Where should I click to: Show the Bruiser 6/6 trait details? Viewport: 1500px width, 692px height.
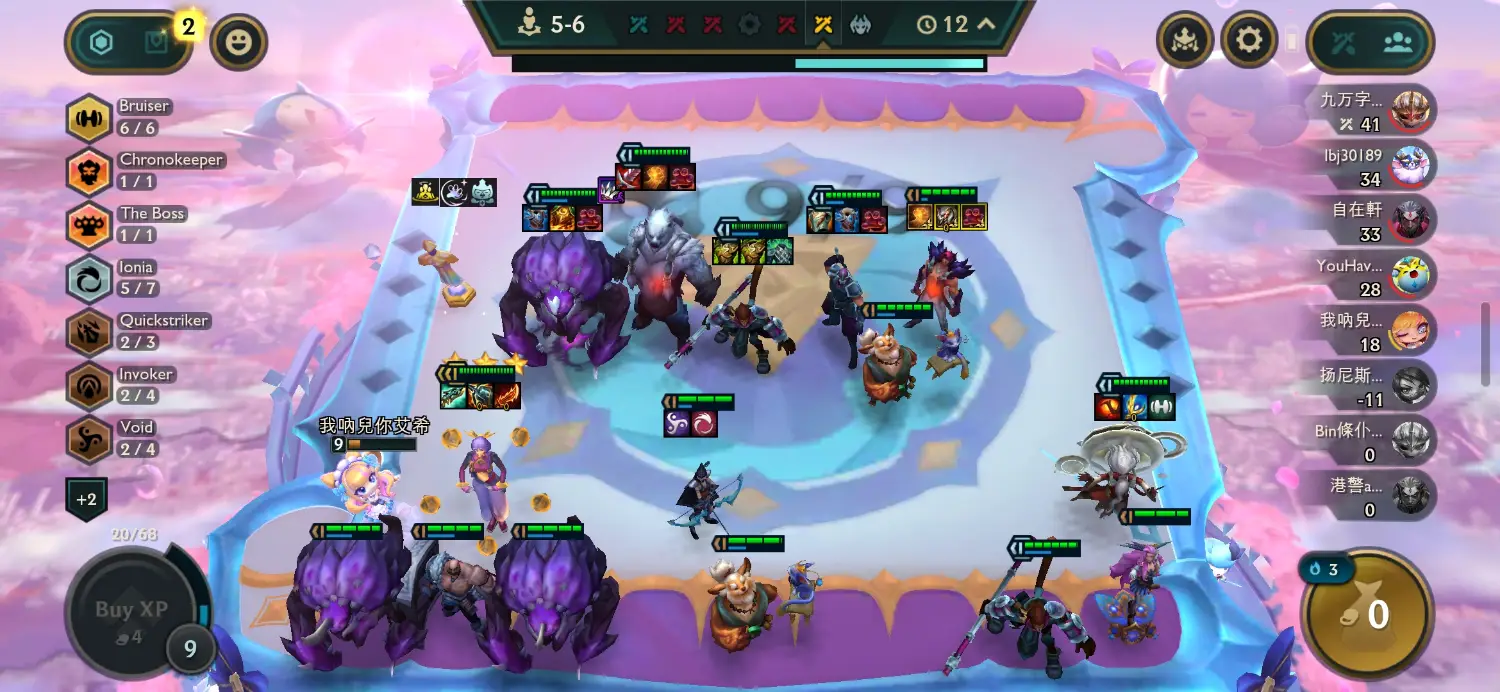click(89, 118)
